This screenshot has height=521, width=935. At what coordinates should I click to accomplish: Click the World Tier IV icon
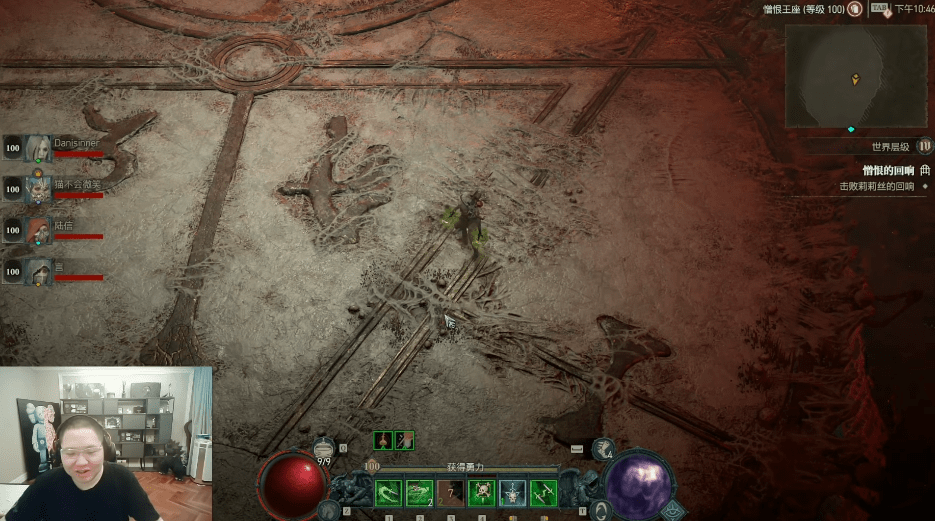click(924, 146)
